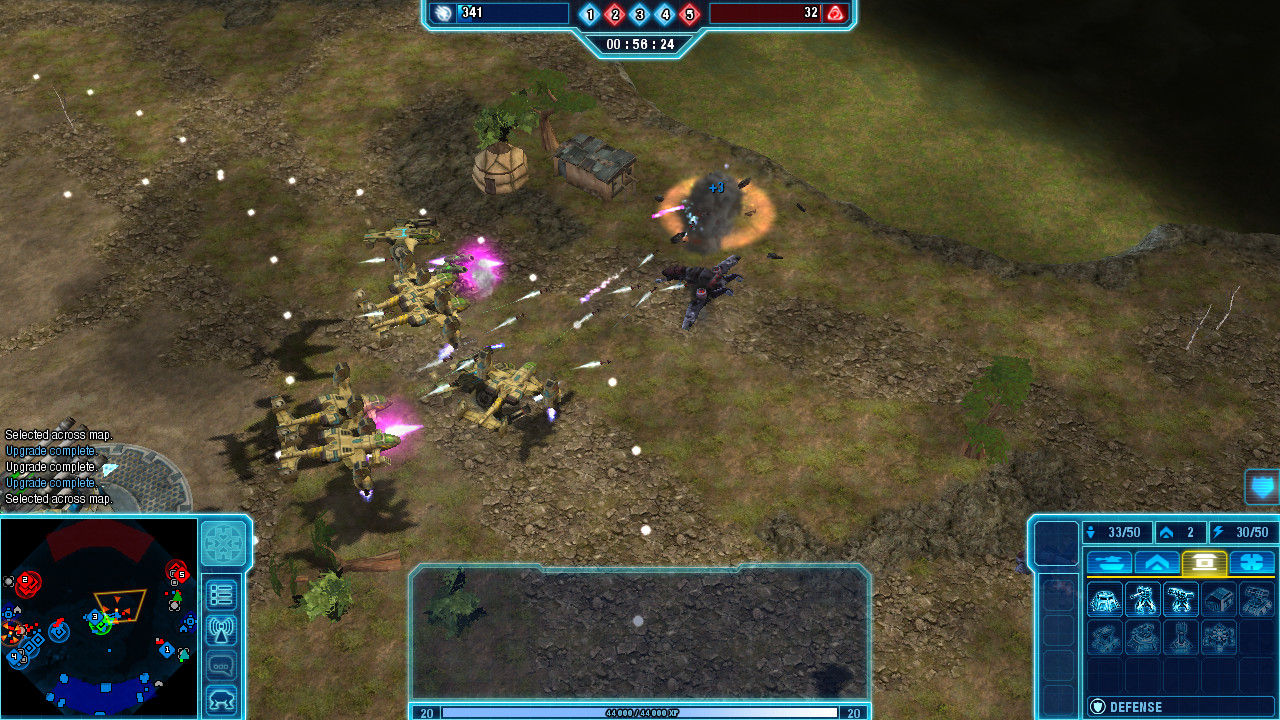Pick the dimmed box-shaped structure icon
Viewport: 1280px width, 720px height.
coord(1219,600)
